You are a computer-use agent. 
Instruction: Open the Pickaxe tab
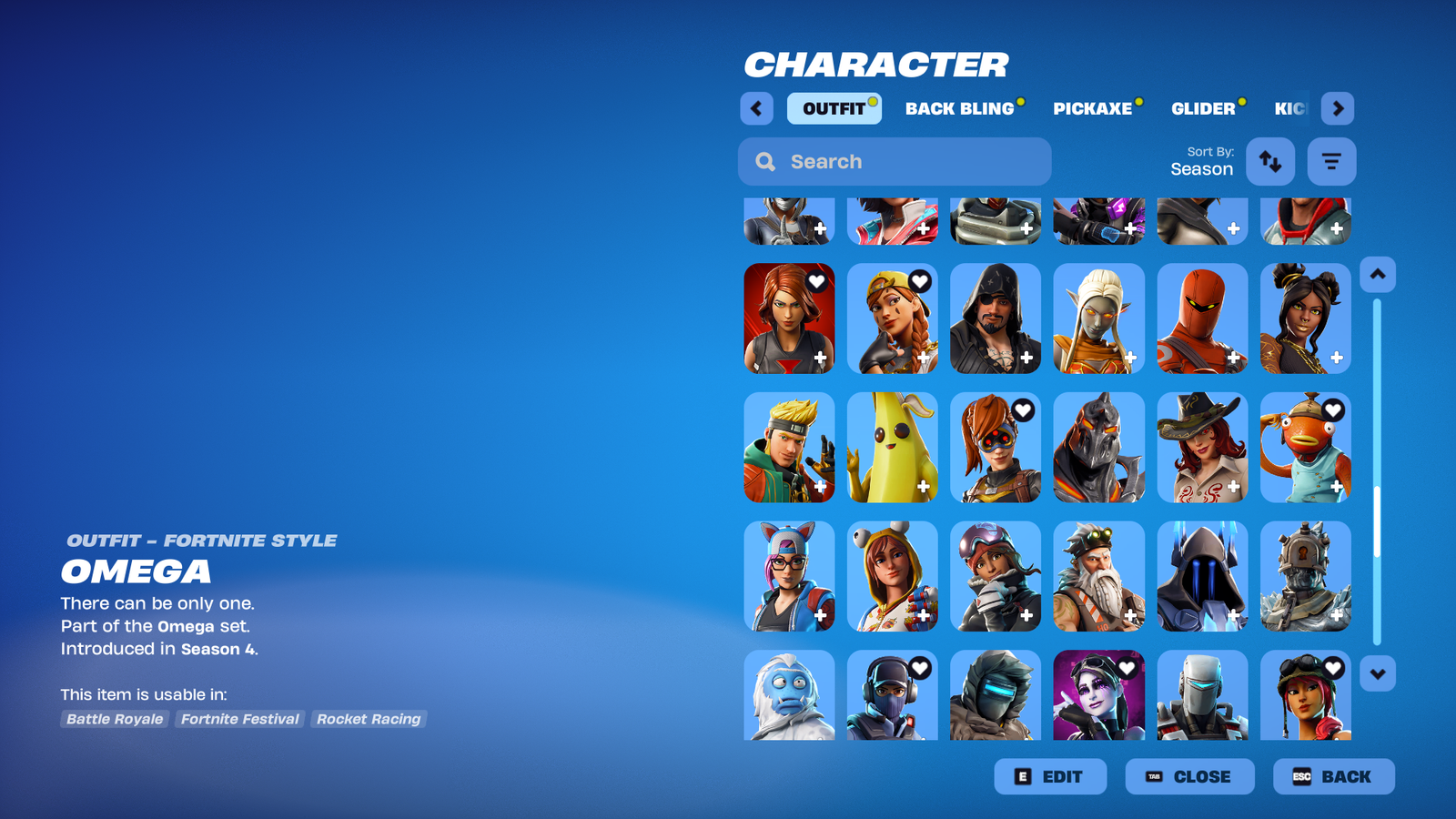coord(1092,108)
